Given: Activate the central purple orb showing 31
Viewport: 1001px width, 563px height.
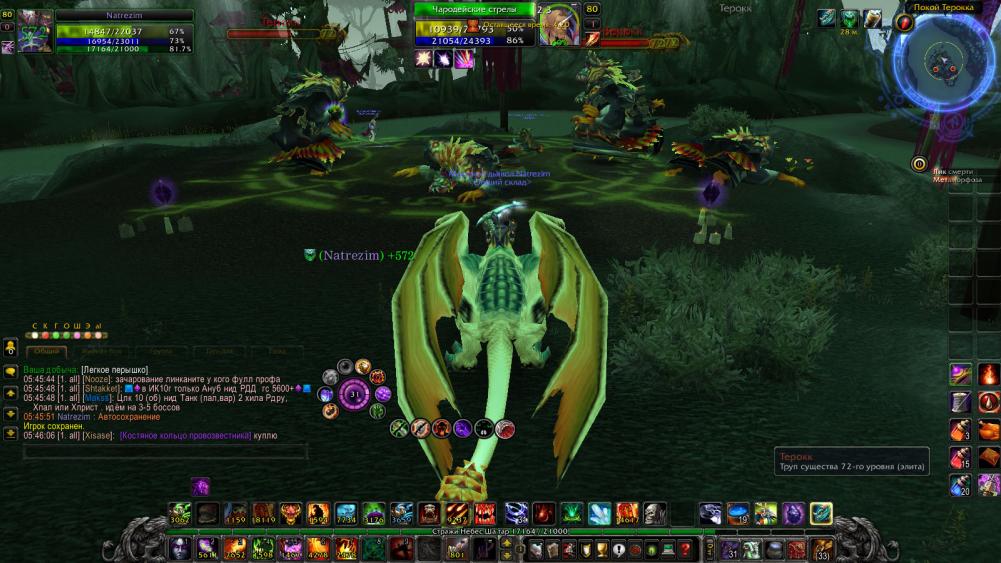Looking at the screenshot, I should click(354, 393).
